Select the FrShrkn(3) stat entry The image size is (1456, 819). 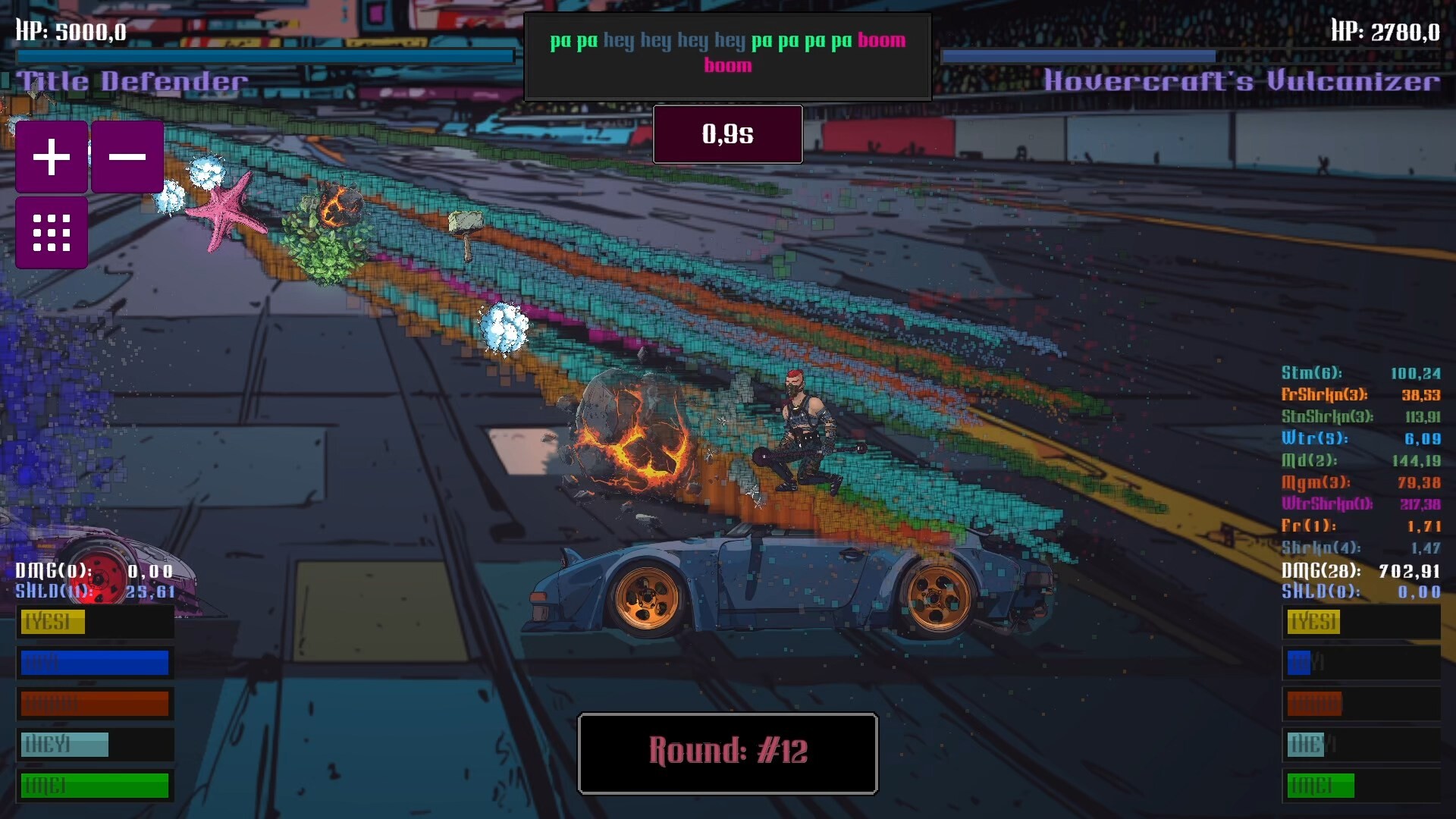1357,395
